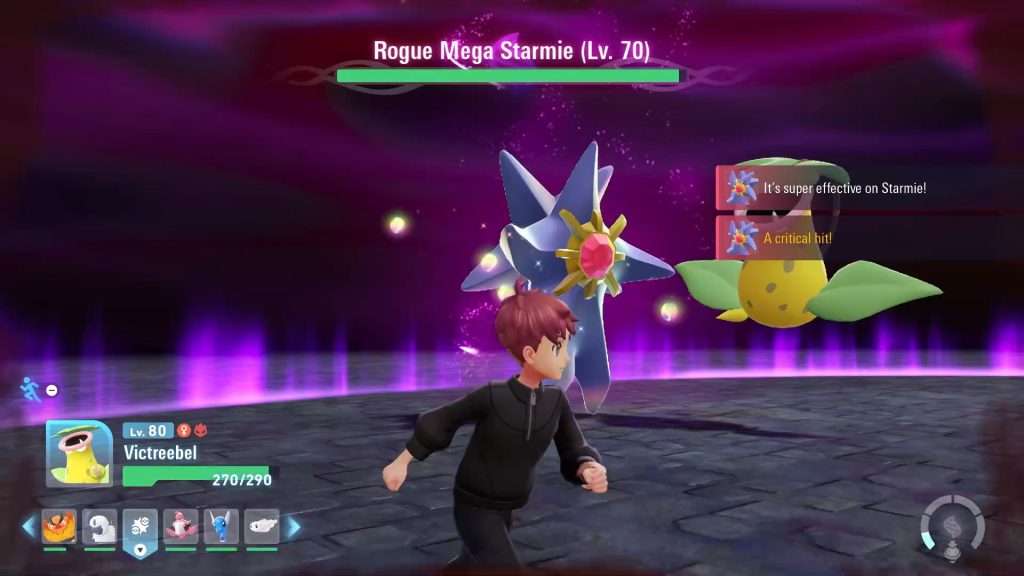Toggle the running figure icon
Screen dimensions: 1024x576
pos(31,389)
